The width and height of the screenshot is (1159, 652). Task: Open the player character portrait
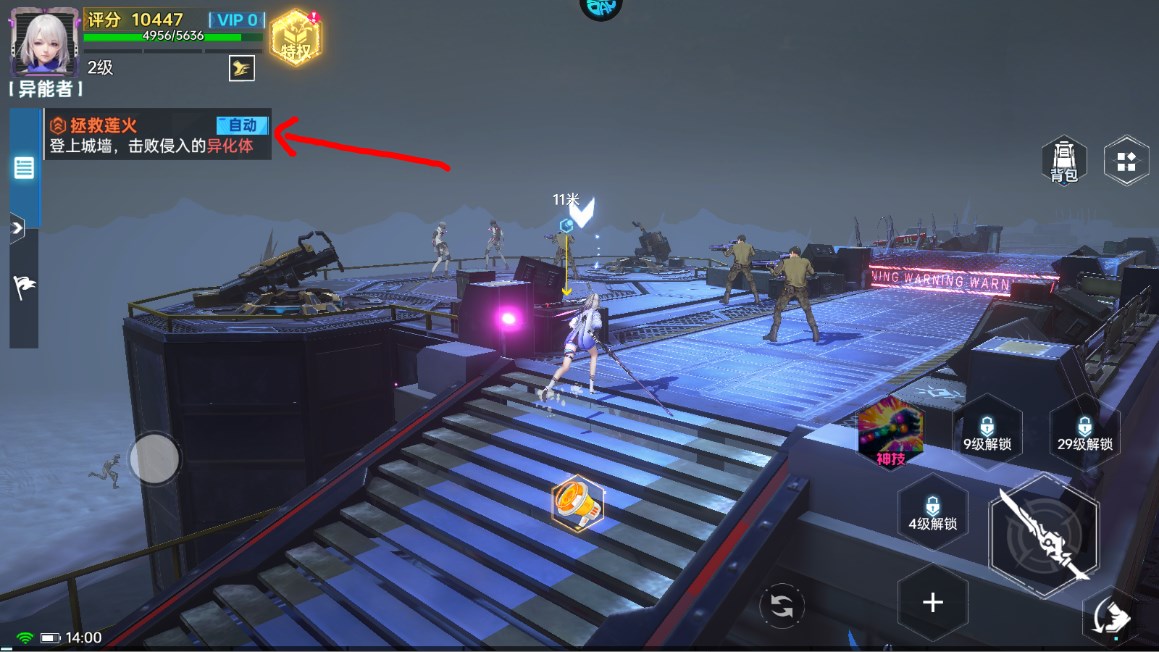tap(44, 41)
